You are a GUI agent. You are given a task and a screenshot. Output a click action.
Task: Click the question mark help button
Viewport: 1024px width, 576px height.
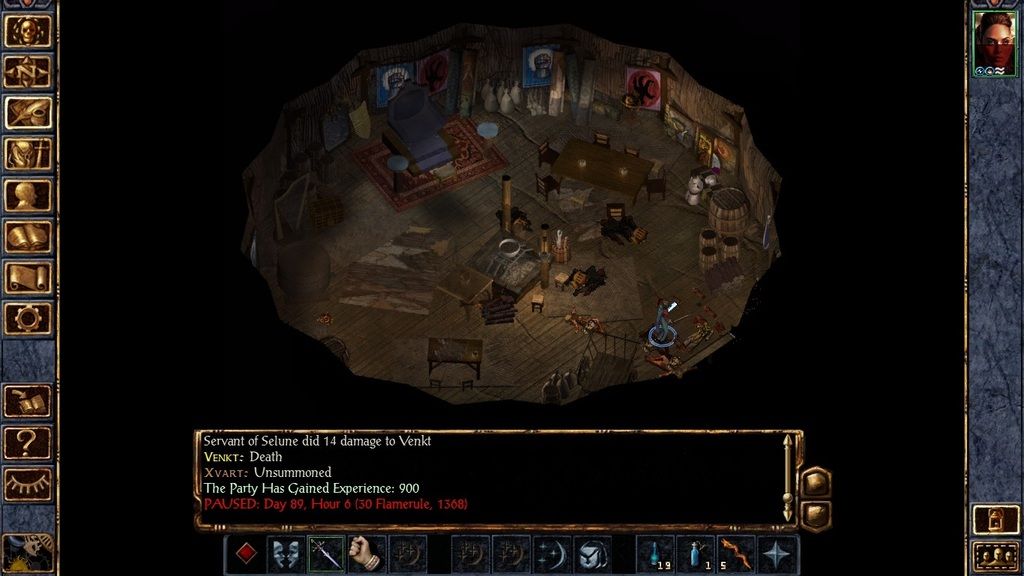point(27,442)
